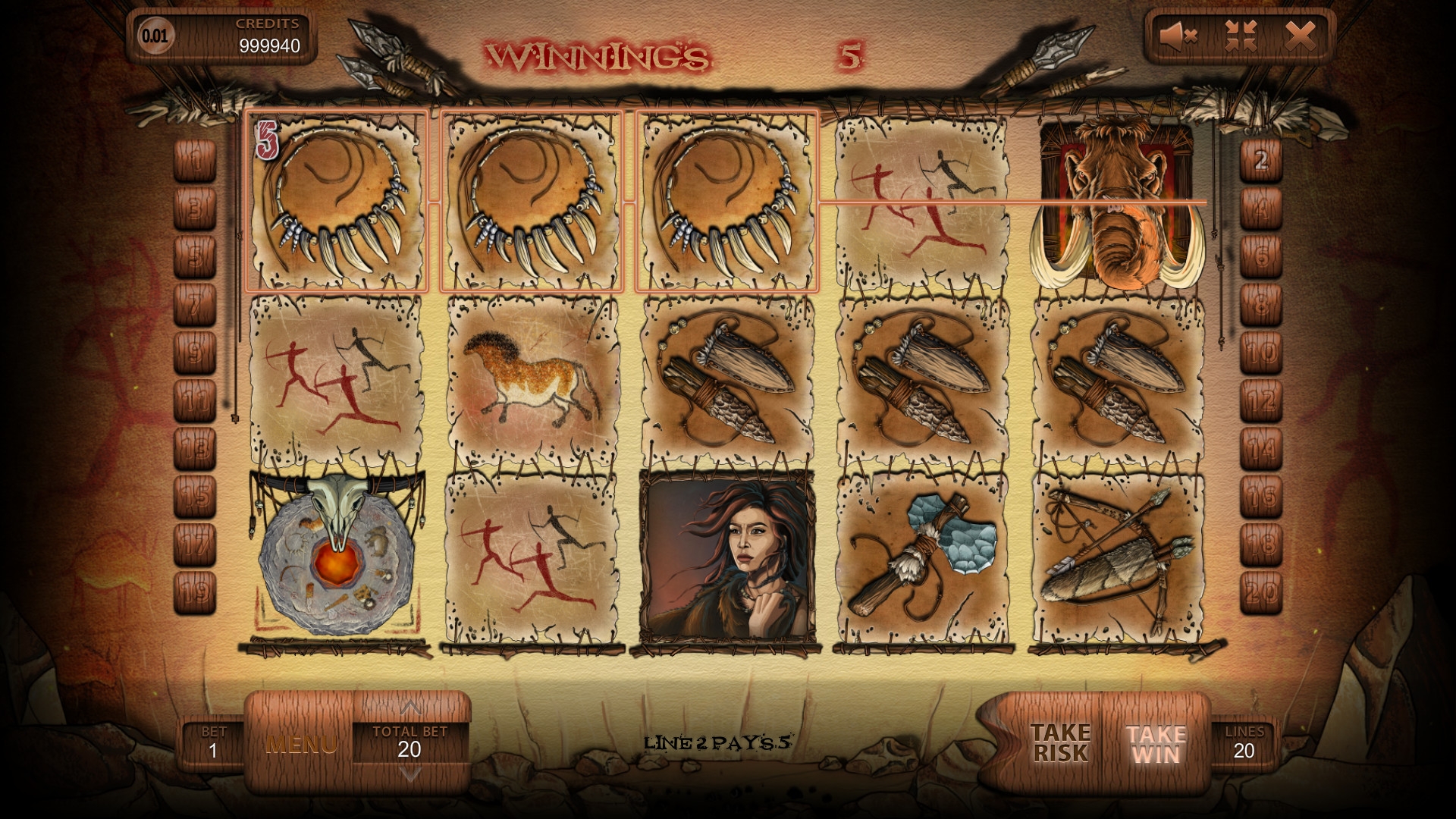Exit fullscreen using the shrink arrows icon
Viewport: 1456px width, 819px height.
[1241, 36]
